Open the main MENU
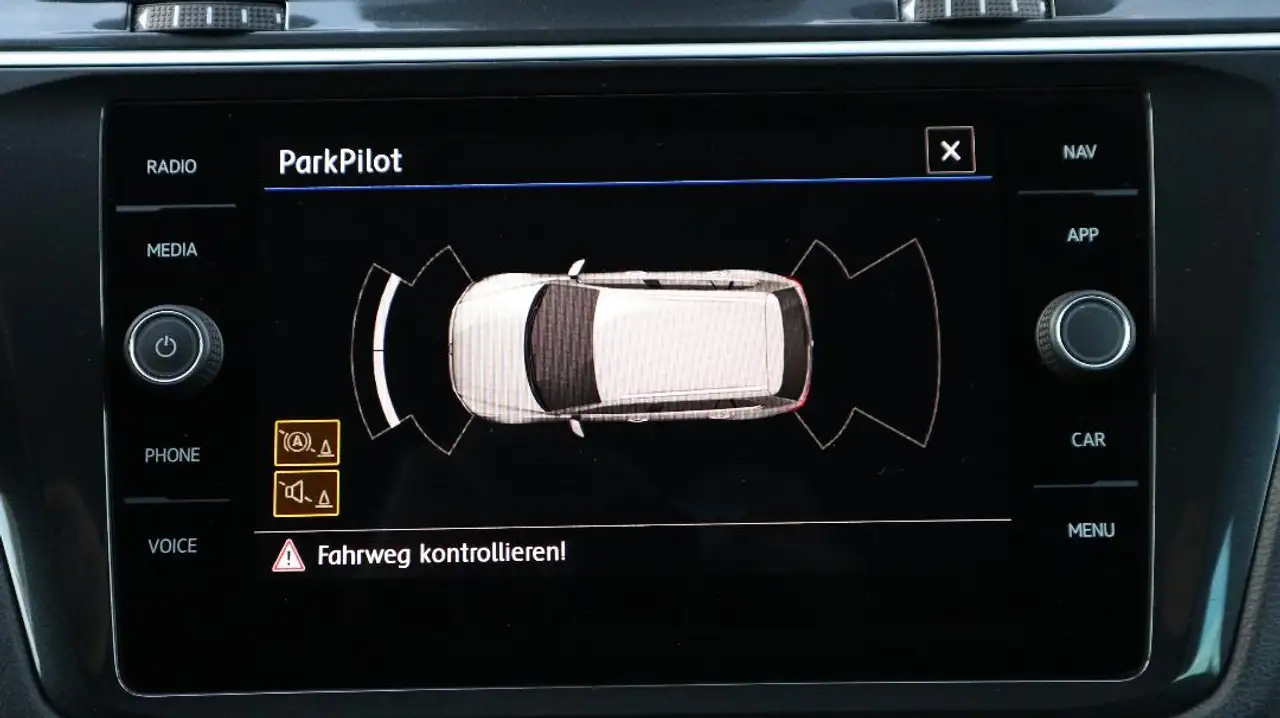Image resolution: width=1280 pixels, height=718 pixels. (1091, 530)
